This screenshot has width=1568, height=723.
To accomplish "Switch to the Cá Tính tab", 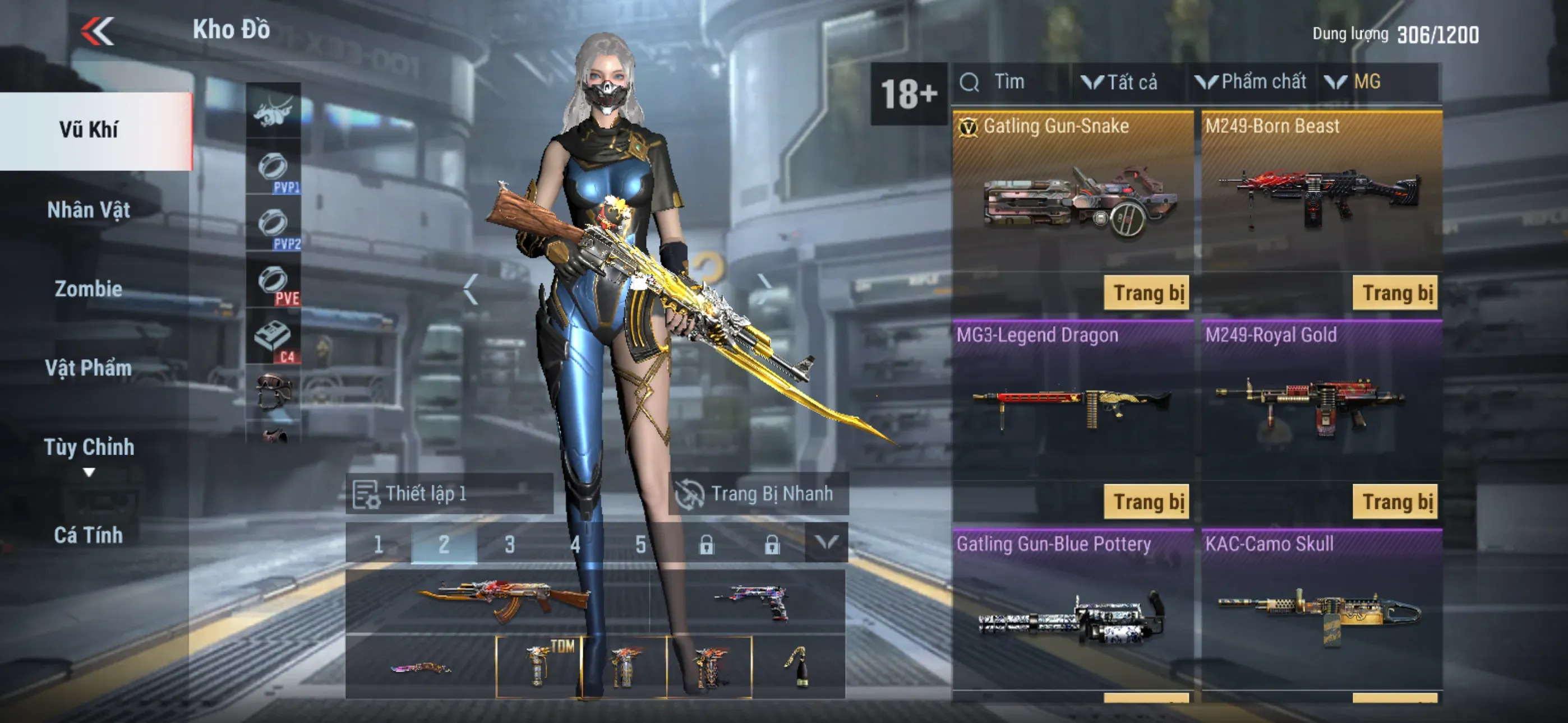I will tap(89, 535).
